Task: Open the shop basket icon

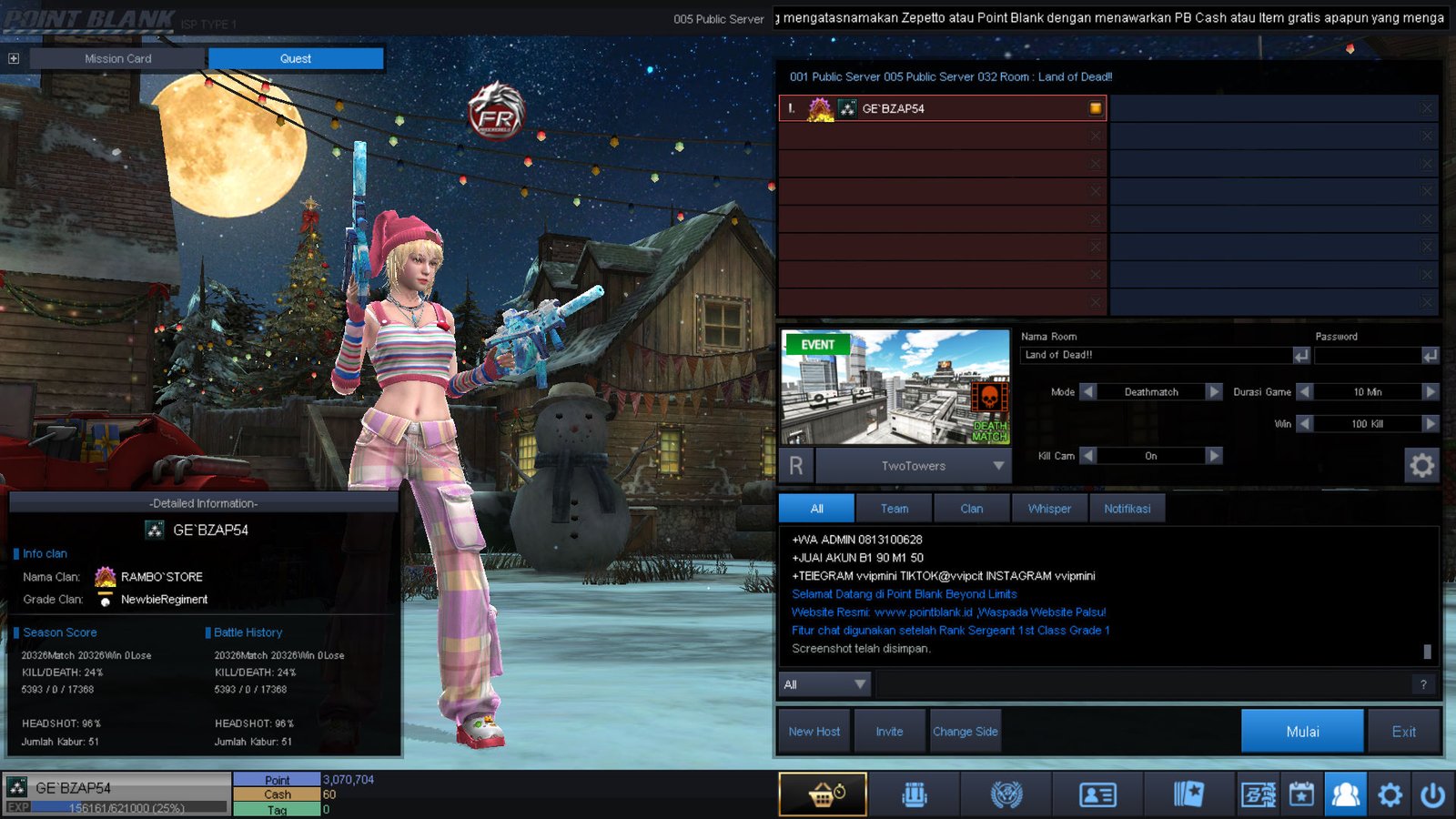Action: (x=823, y=794)
